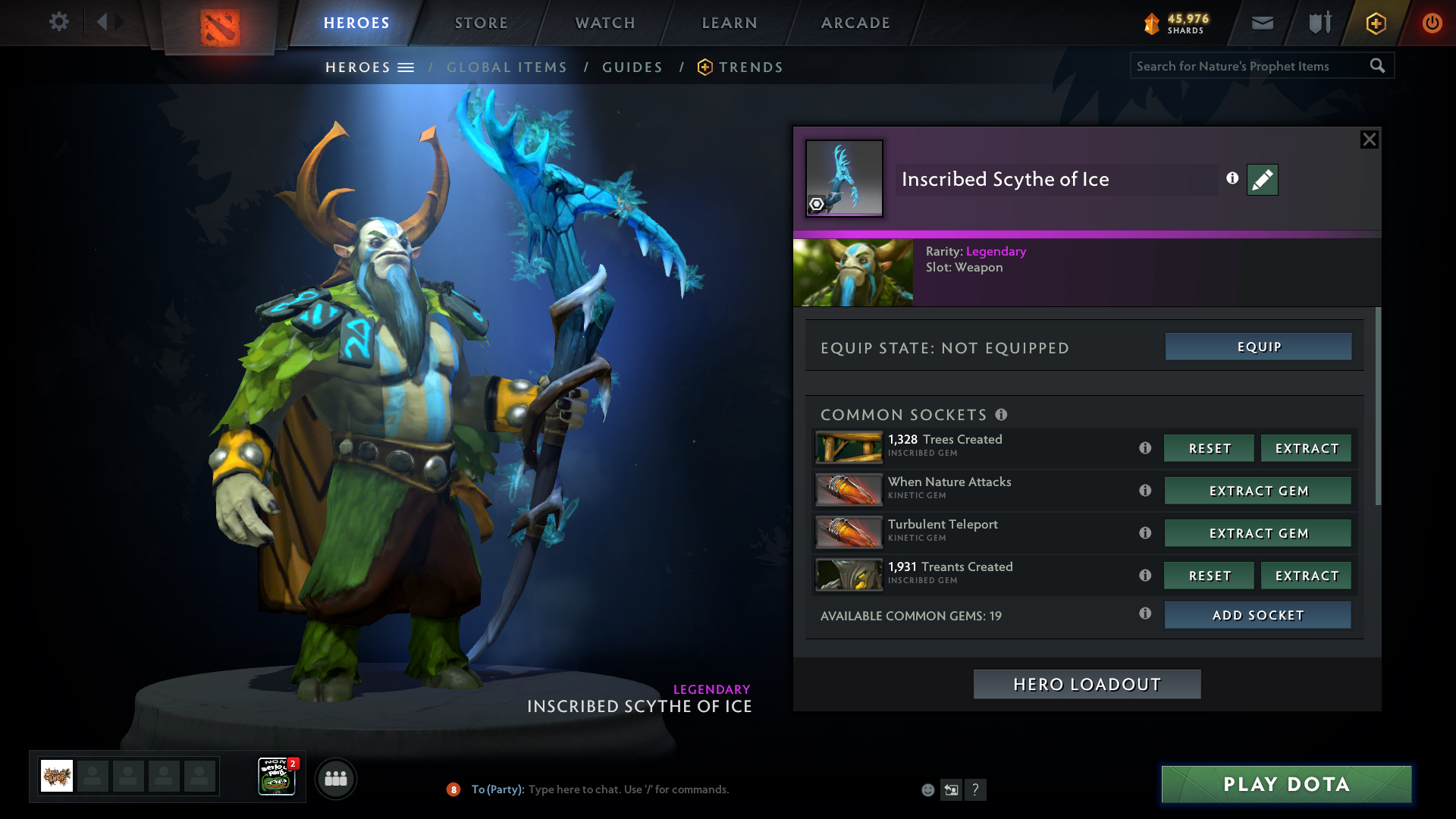View the Trends section
Screen dimensions: 1456x819
tap(750, 67)
